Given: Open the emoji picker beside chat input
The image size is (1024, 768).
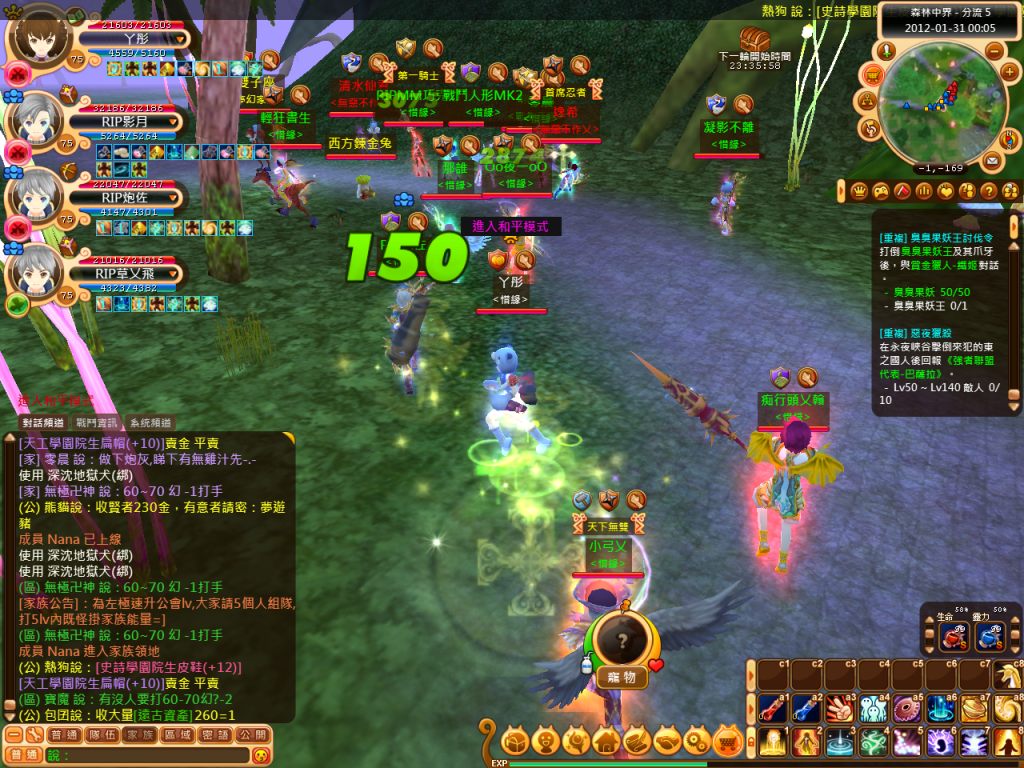Looking at the screenshot, I should 261,755.
